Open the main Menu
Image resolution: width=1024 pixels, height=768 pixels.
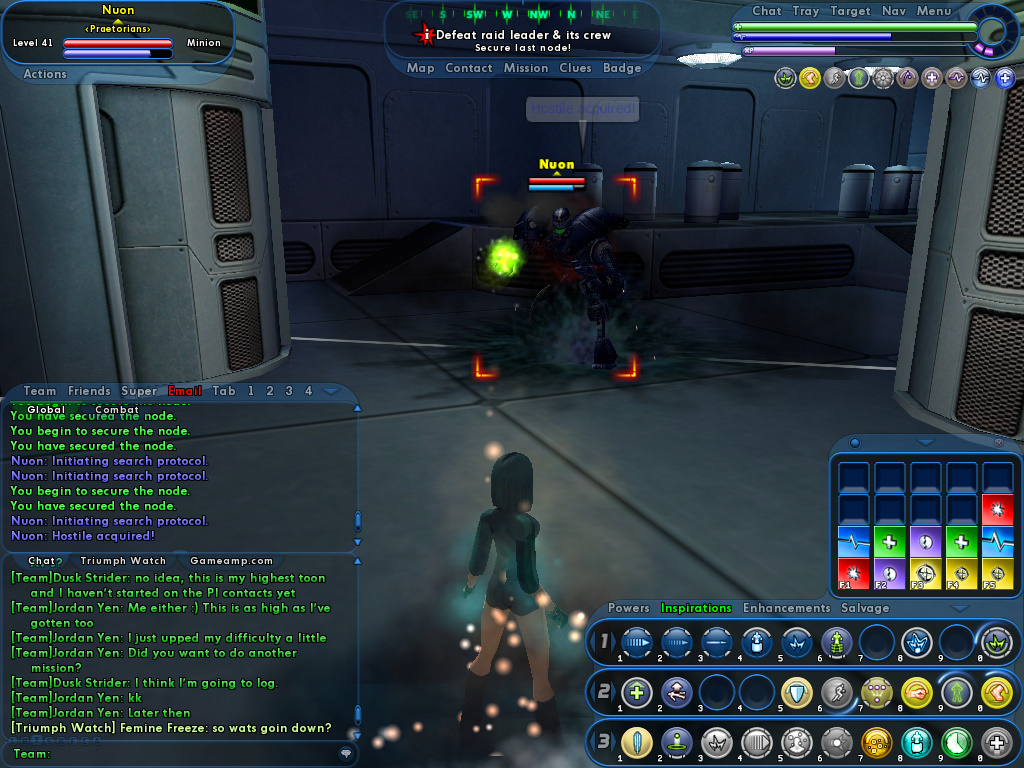point(934,11)
